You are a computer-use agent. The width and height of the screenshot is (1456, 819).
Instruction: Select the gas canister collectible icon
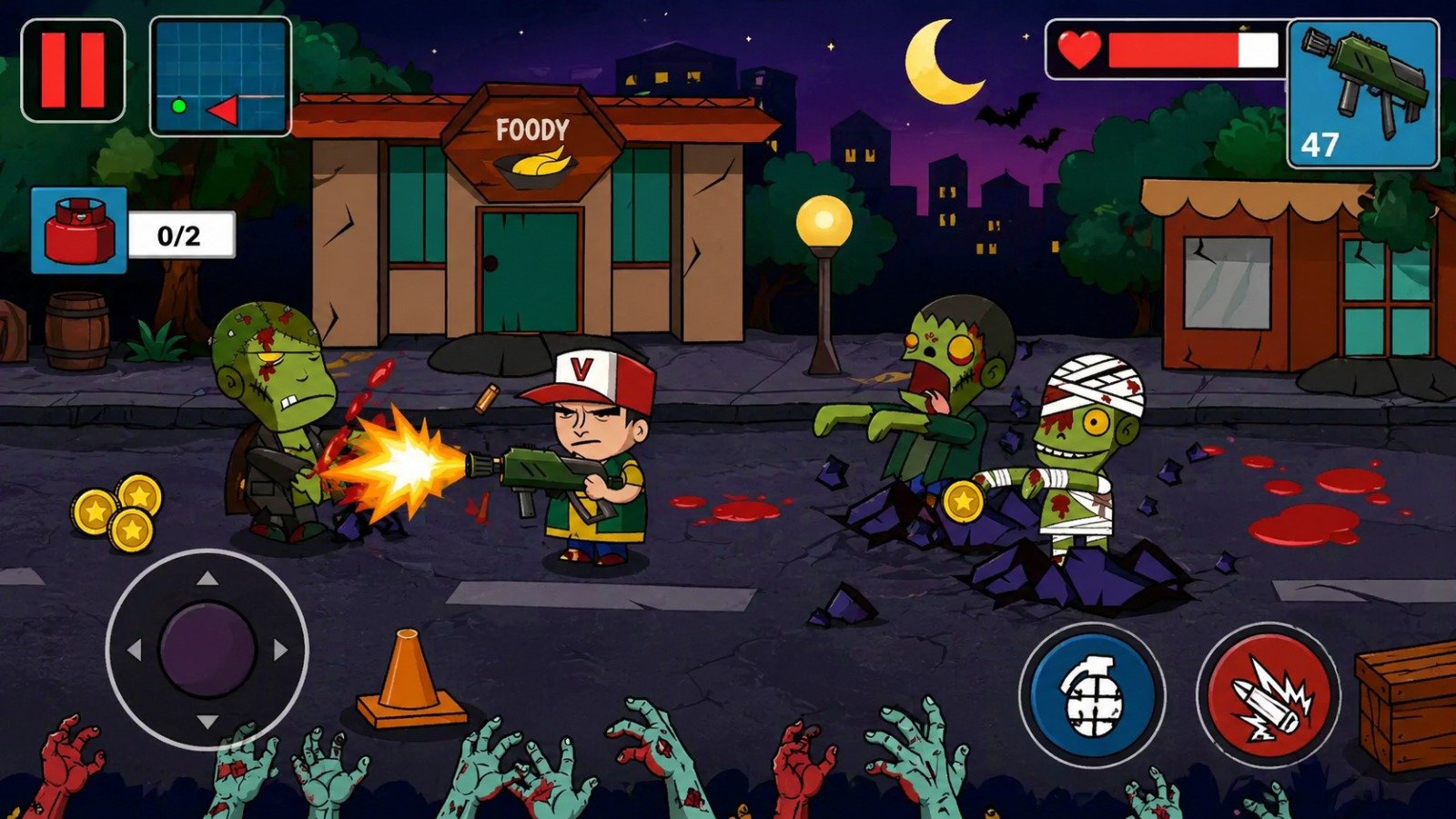pos(81,227)
